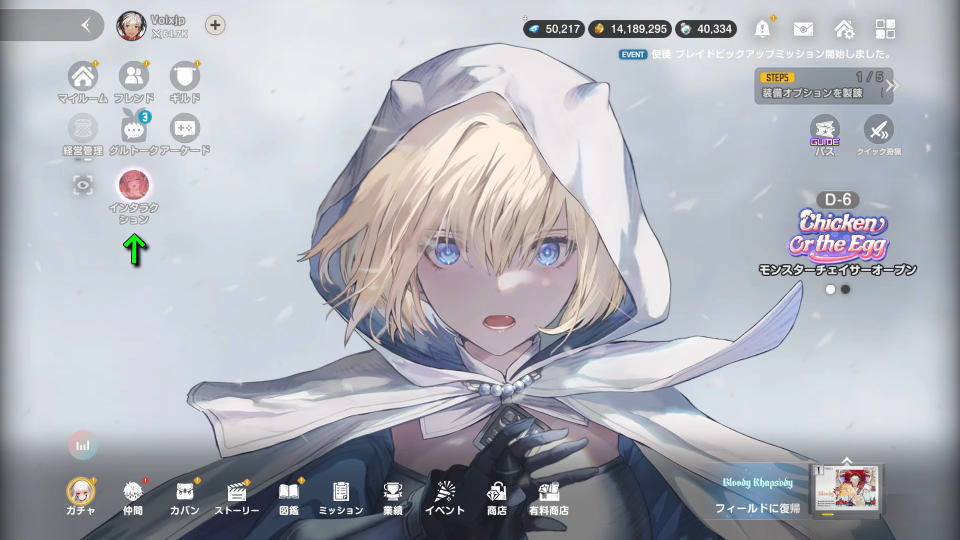Open the イベント events menu
The height and width of the screenshot is (540, 960).
pyautogui.click(x=444, y=493)
